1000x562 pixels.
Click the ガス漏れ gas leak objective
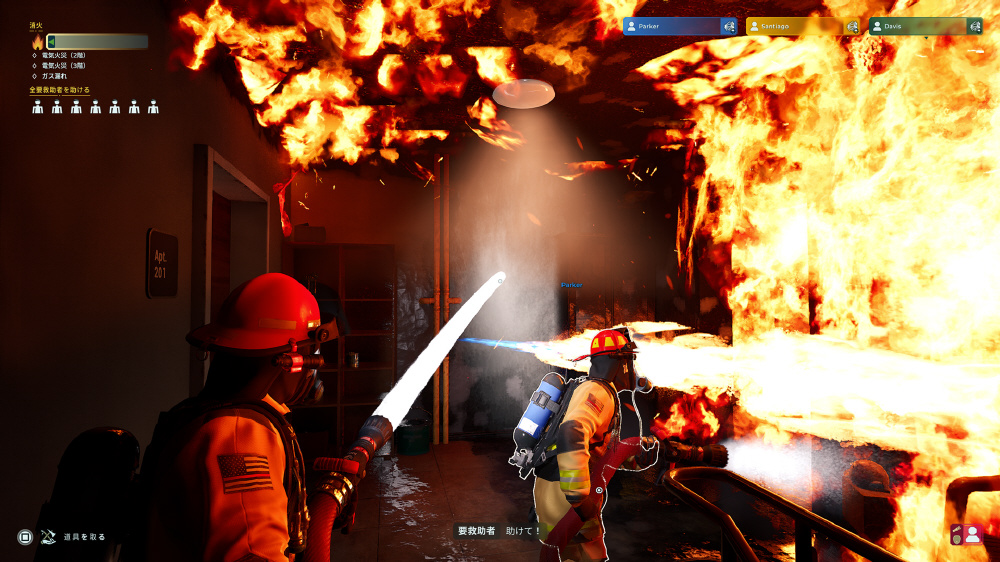(55, 76)
